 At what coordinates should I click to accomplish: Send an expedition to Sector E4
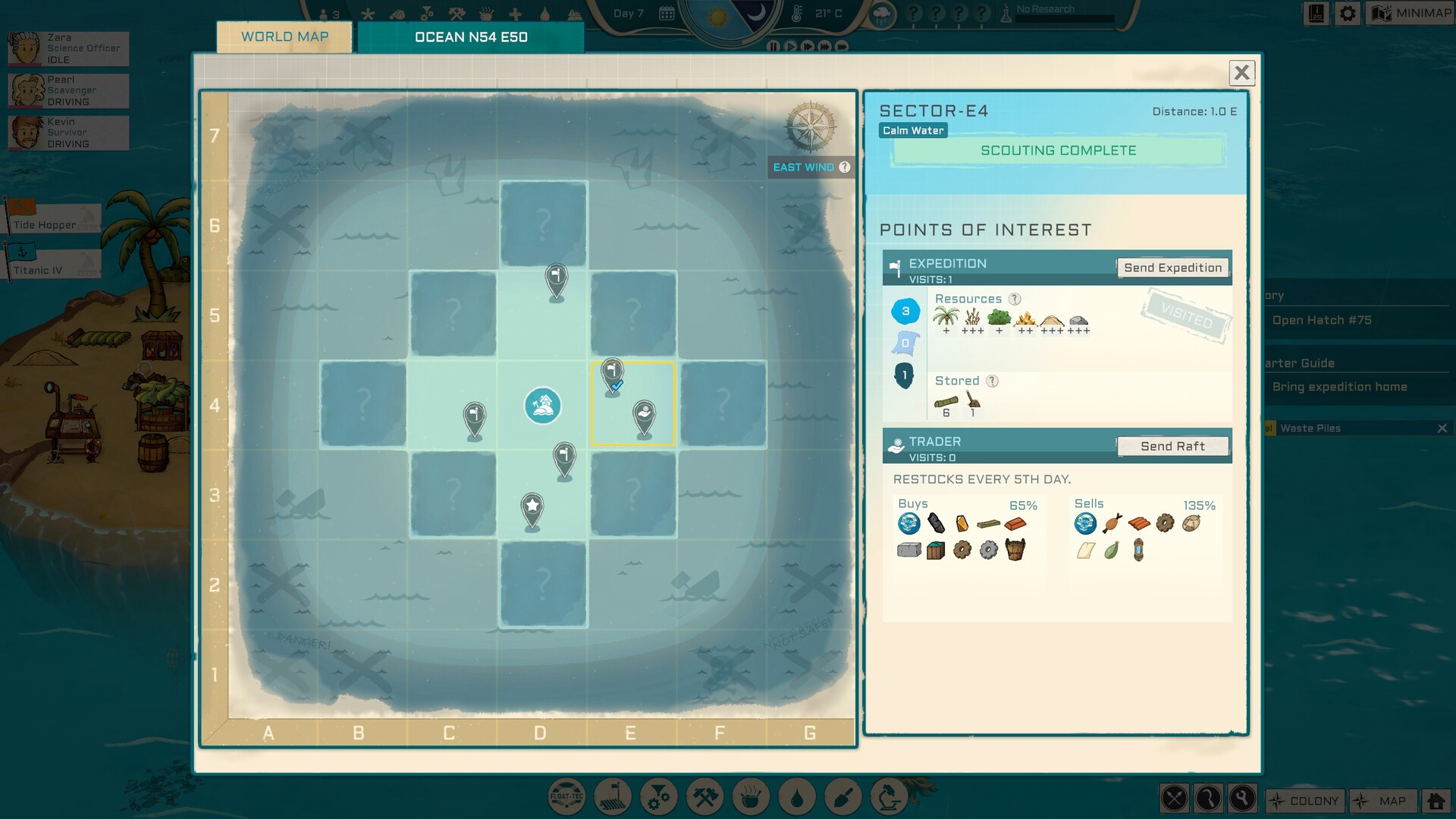(x=1172, y=268)
